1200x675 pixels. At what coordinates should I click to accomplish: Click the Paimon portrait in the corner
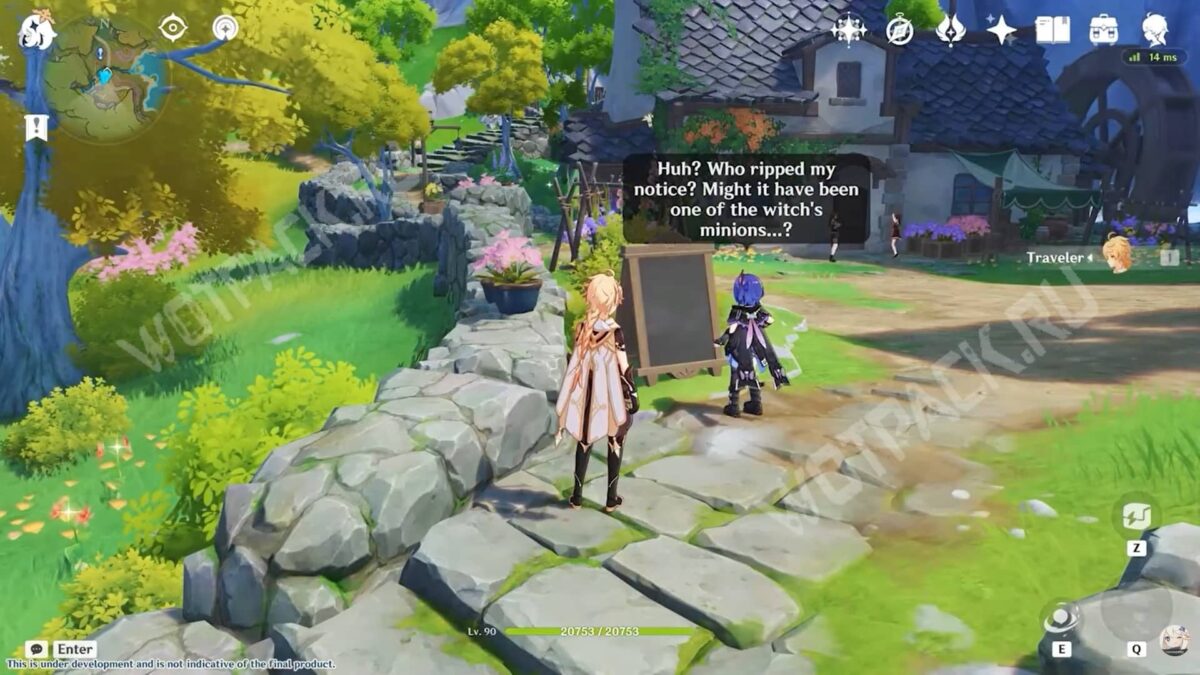pyautogui.click(x=1174, y=640)
